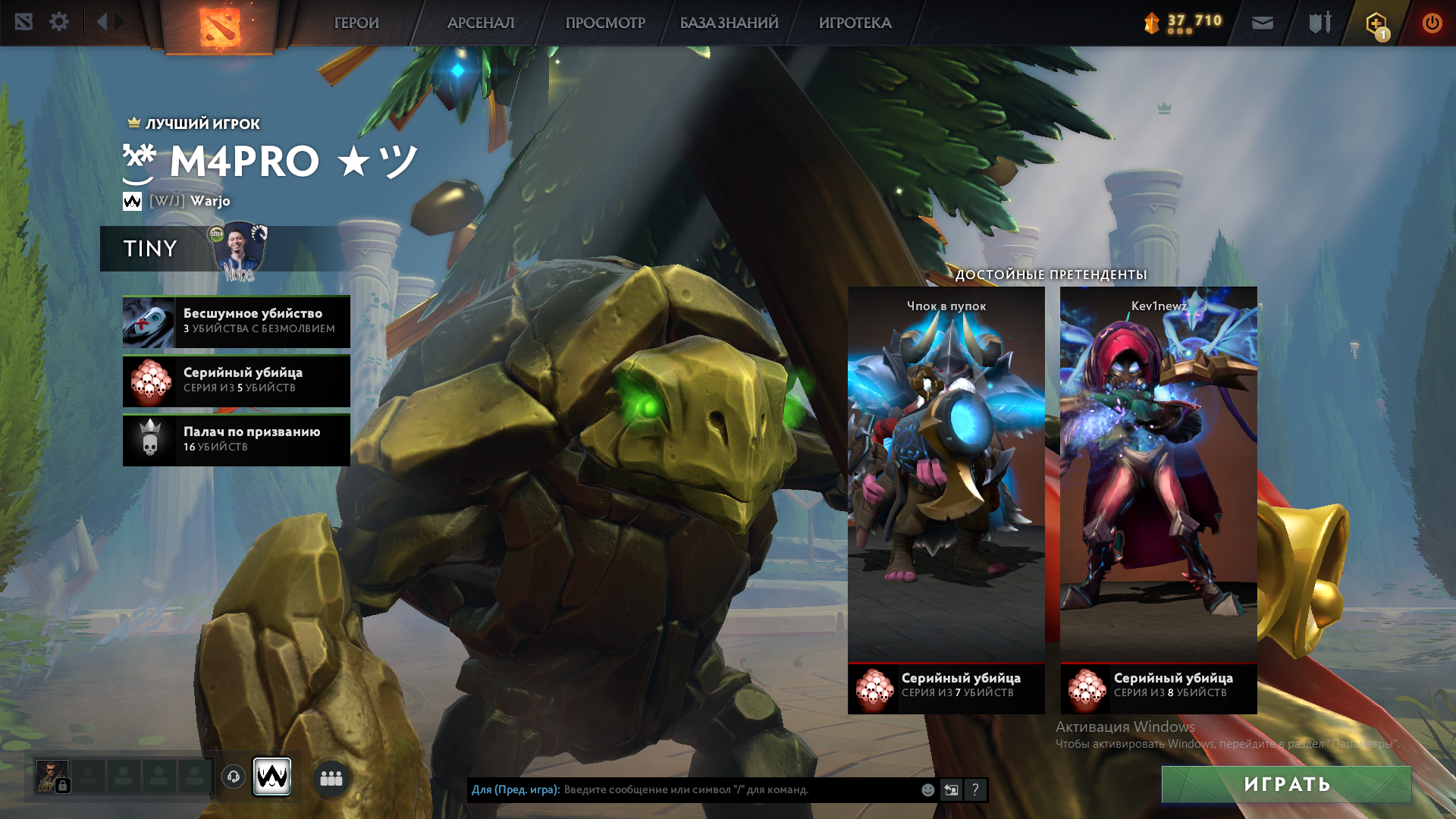Switch to the ГЕРОИ tab
The width and height of the screenshot is (1456, 819).
(356, 23)
